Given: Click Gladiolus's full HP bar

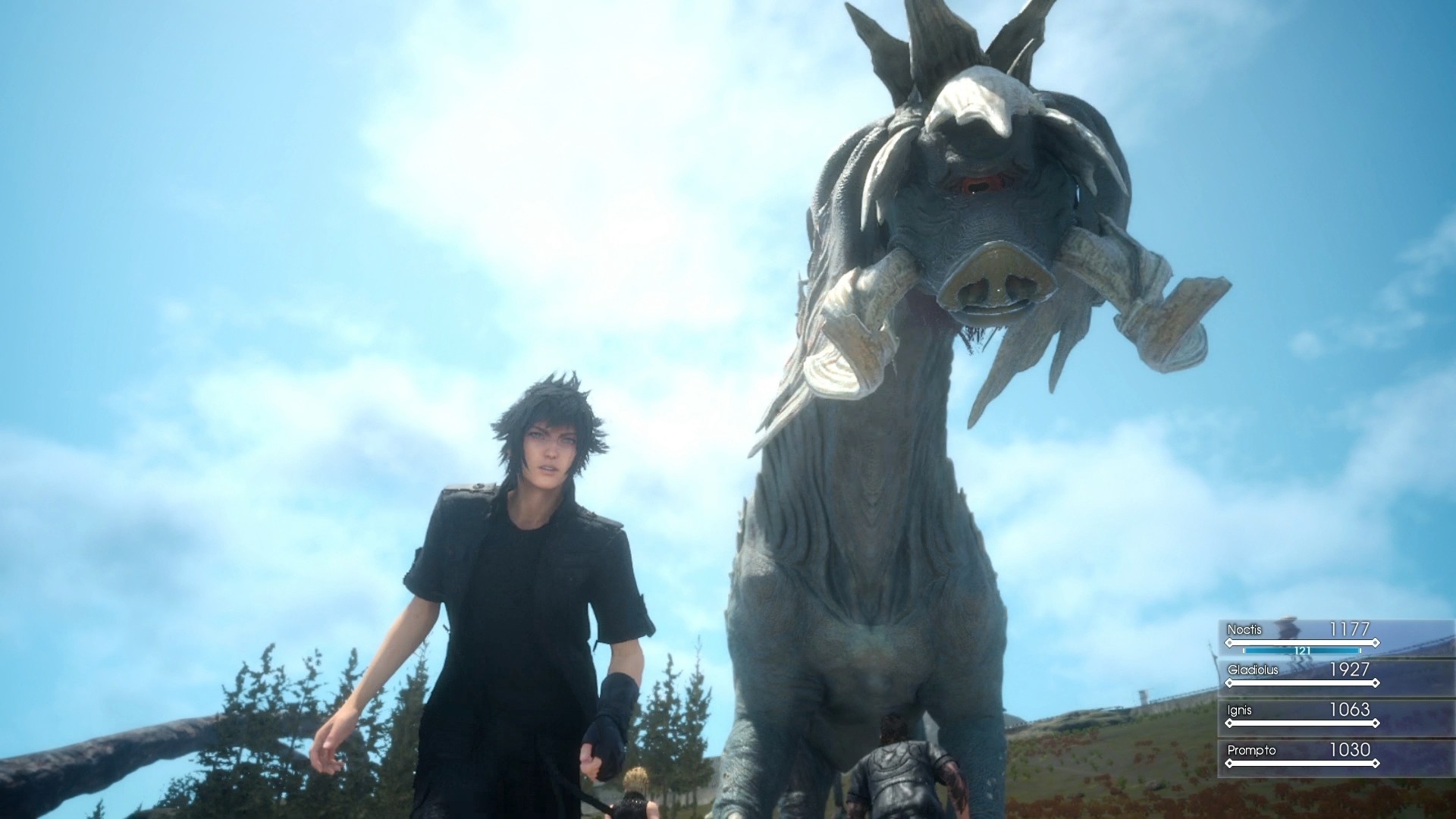Looking at the screenshot, I should pos(1302,682).
